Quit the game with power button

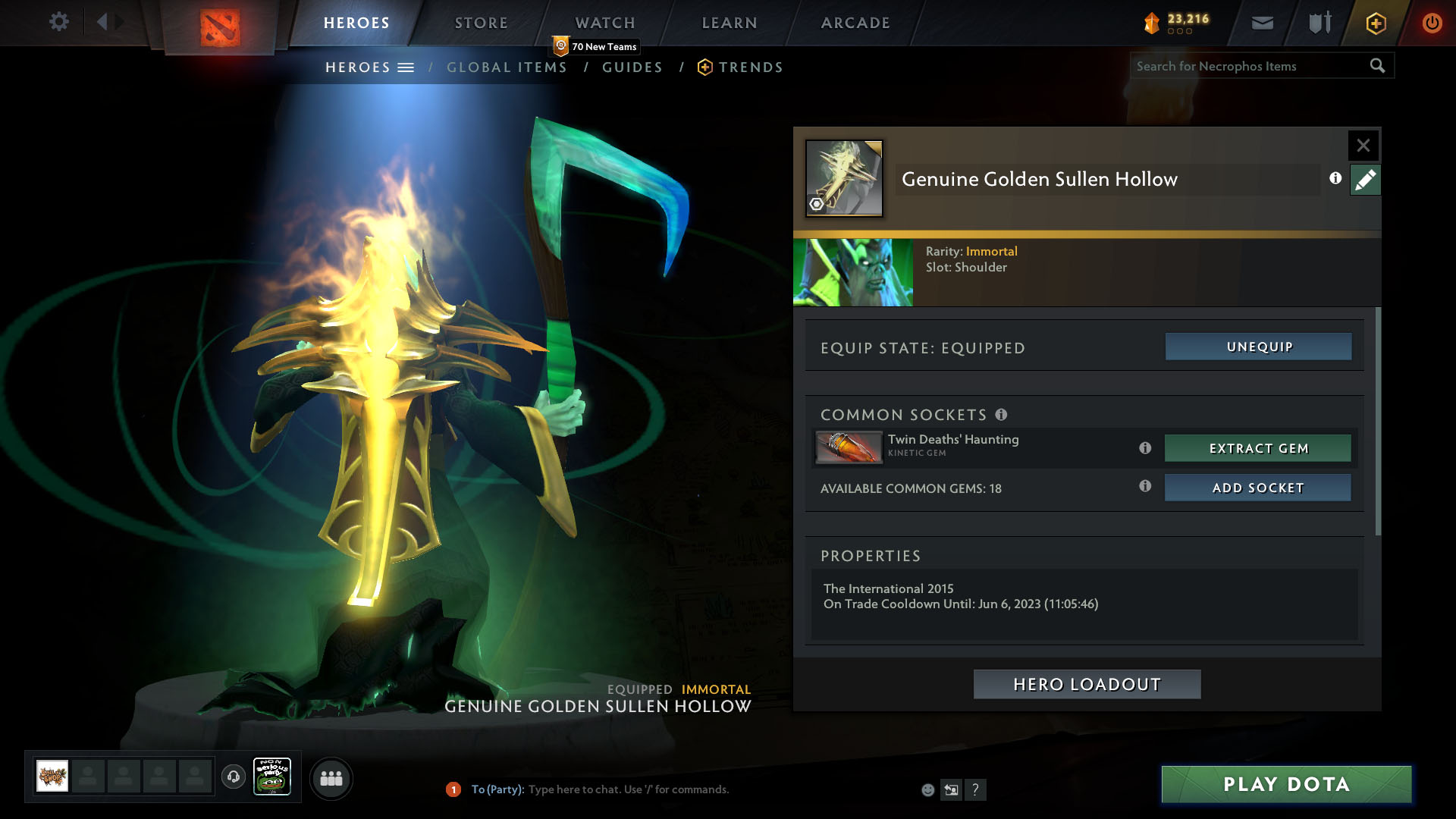pyautogui.click(x=1432, y=23)
